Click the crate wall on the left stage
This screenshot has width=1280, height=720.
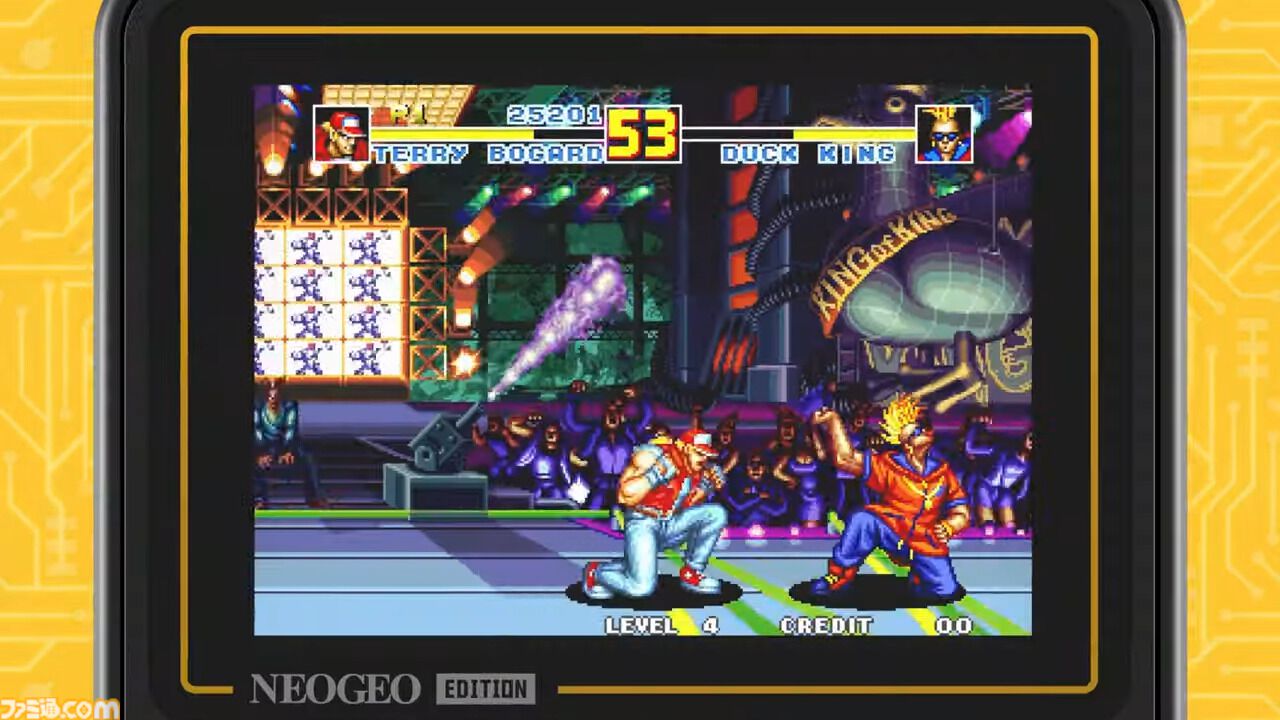tap(330, 290)
